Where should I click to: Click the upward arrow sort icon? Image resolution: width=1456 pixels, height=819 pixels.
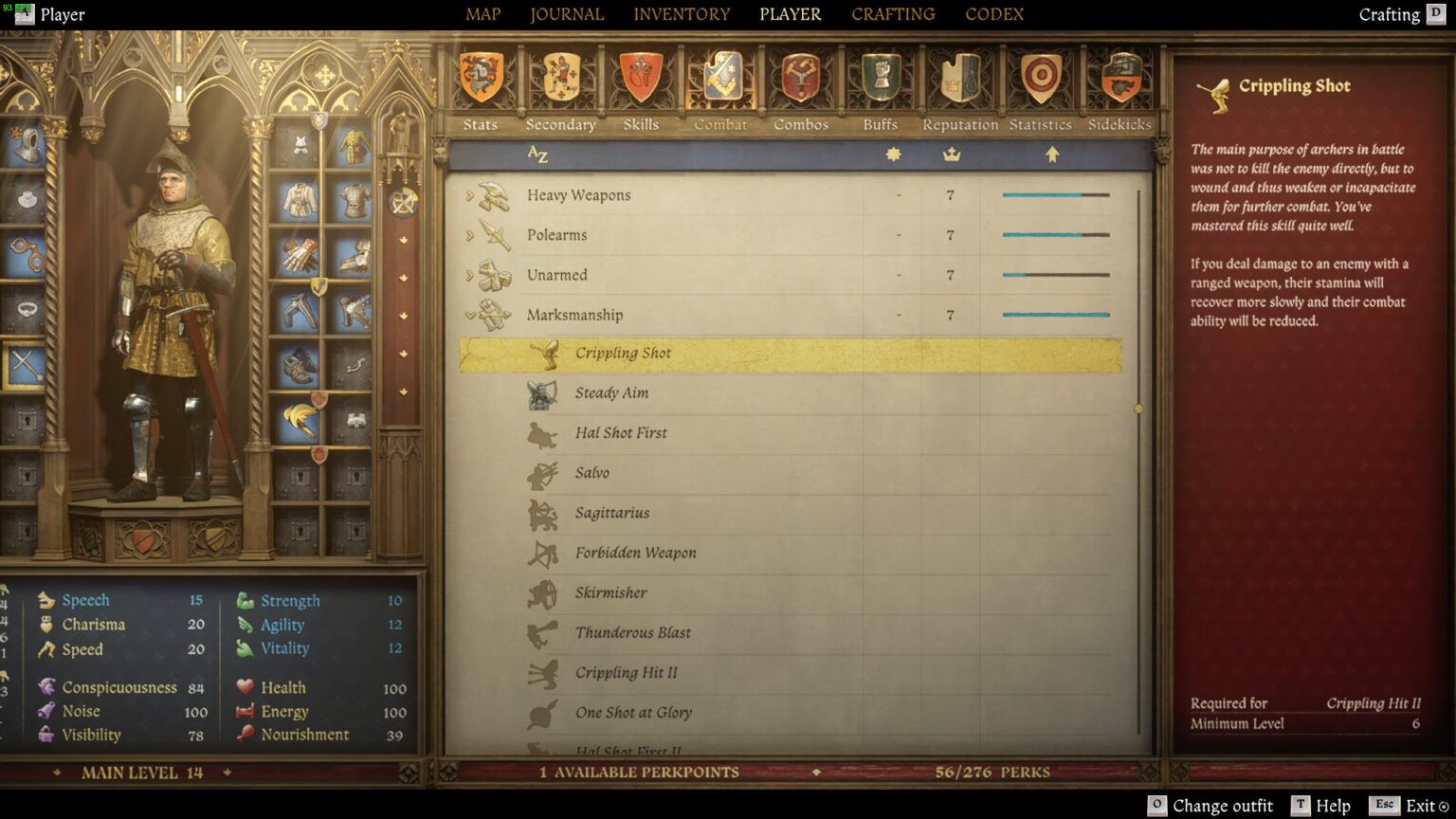pyautogui.click(x=1052, y=154)
